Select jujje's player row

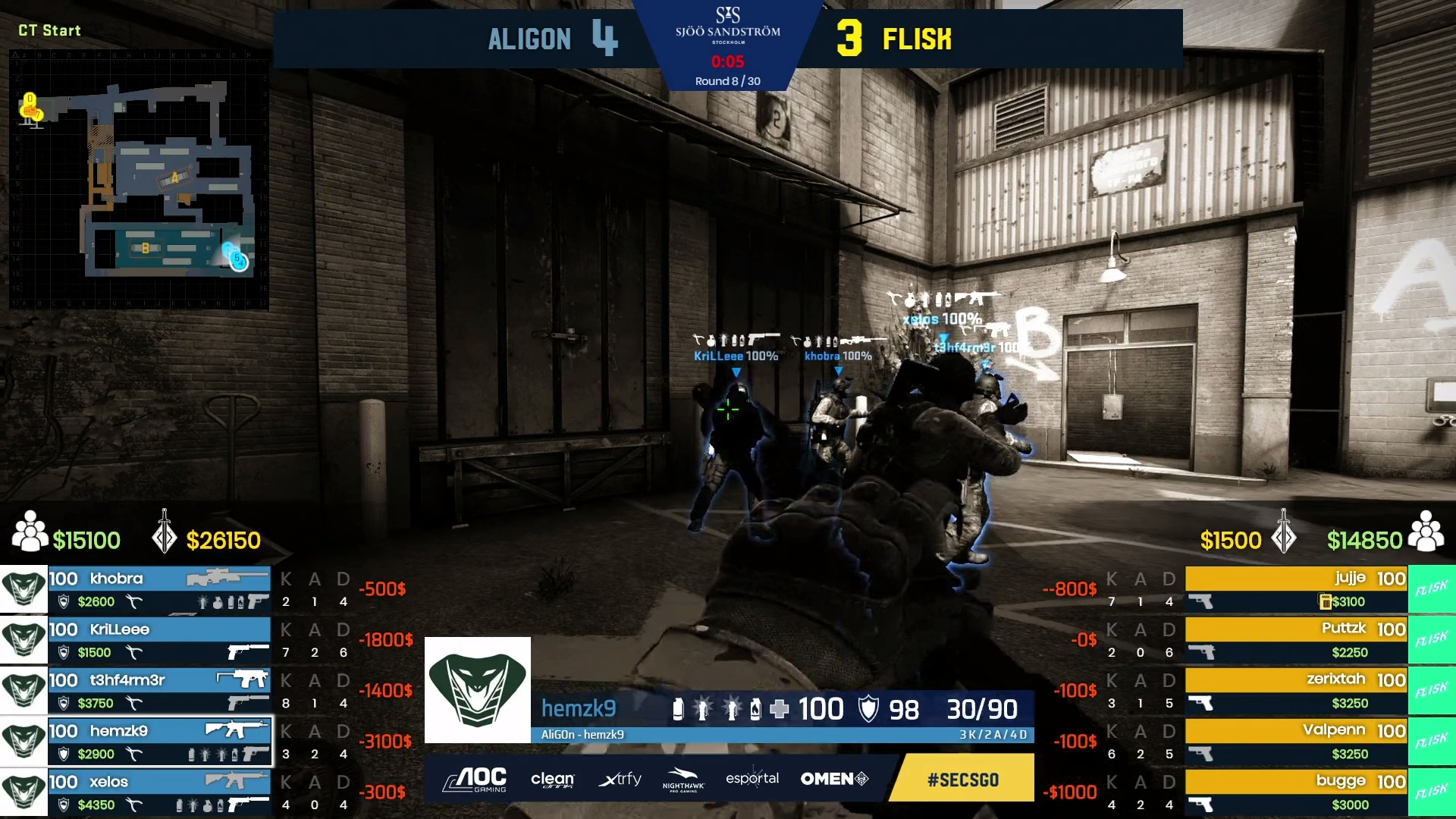1296,589
